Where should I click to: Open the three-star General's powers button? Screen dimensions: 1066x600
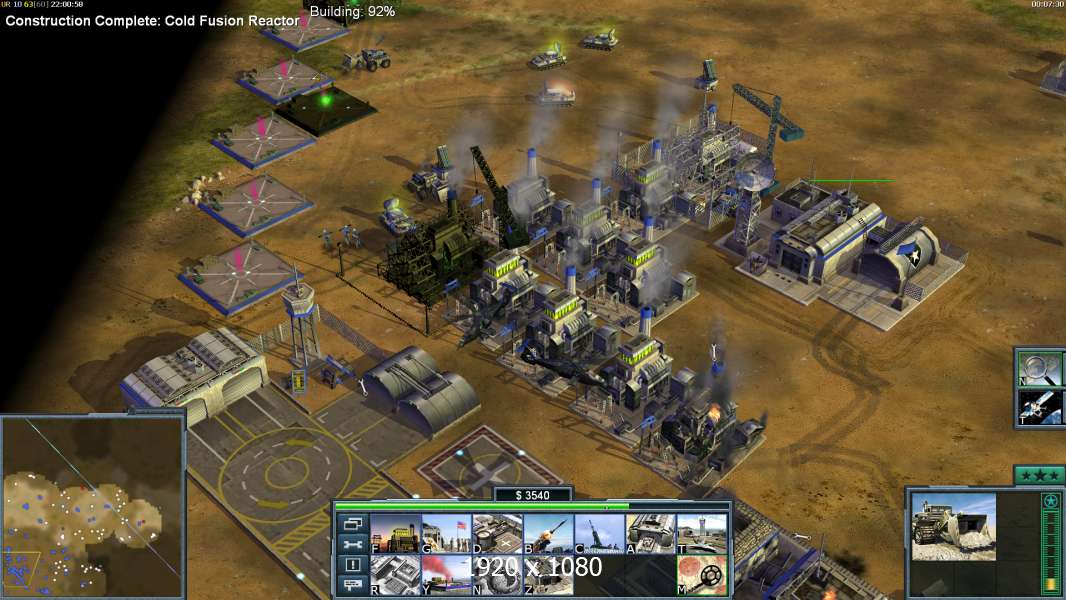(1039, 475)
